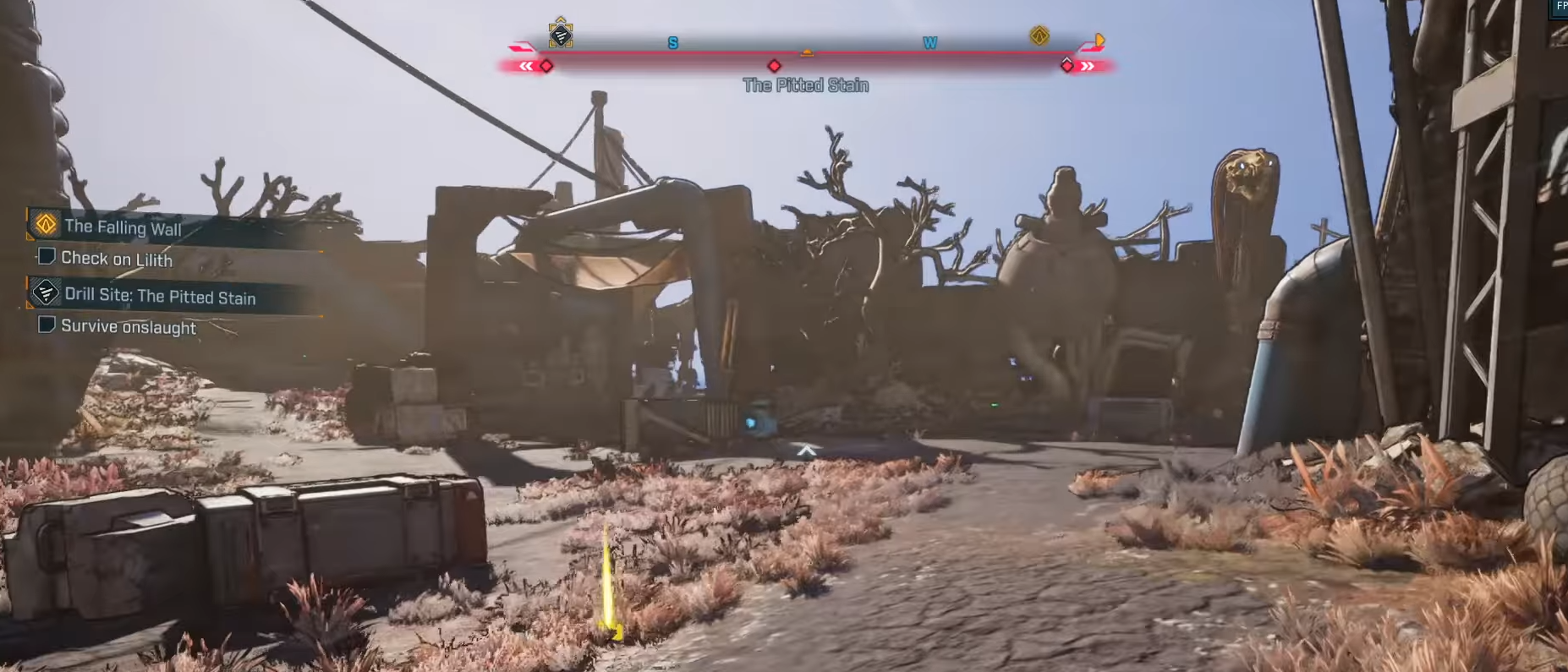Screen dimensions: 1568x672
Task: Select the S direction label on the compass
Action: (x=671, y=42)
